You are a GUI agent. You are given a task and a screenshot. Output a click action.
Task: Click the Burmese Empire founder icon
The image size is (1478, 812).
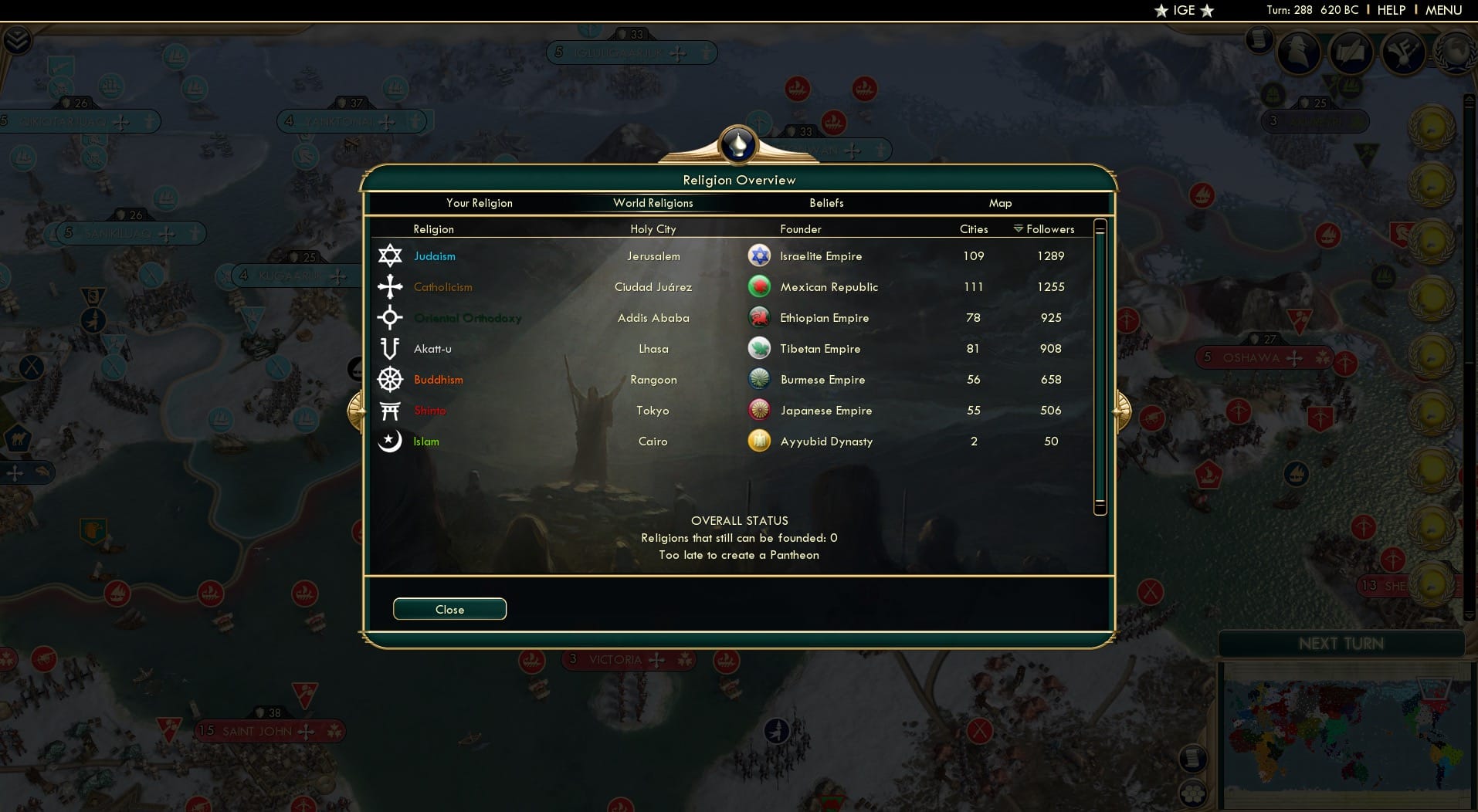761,379
